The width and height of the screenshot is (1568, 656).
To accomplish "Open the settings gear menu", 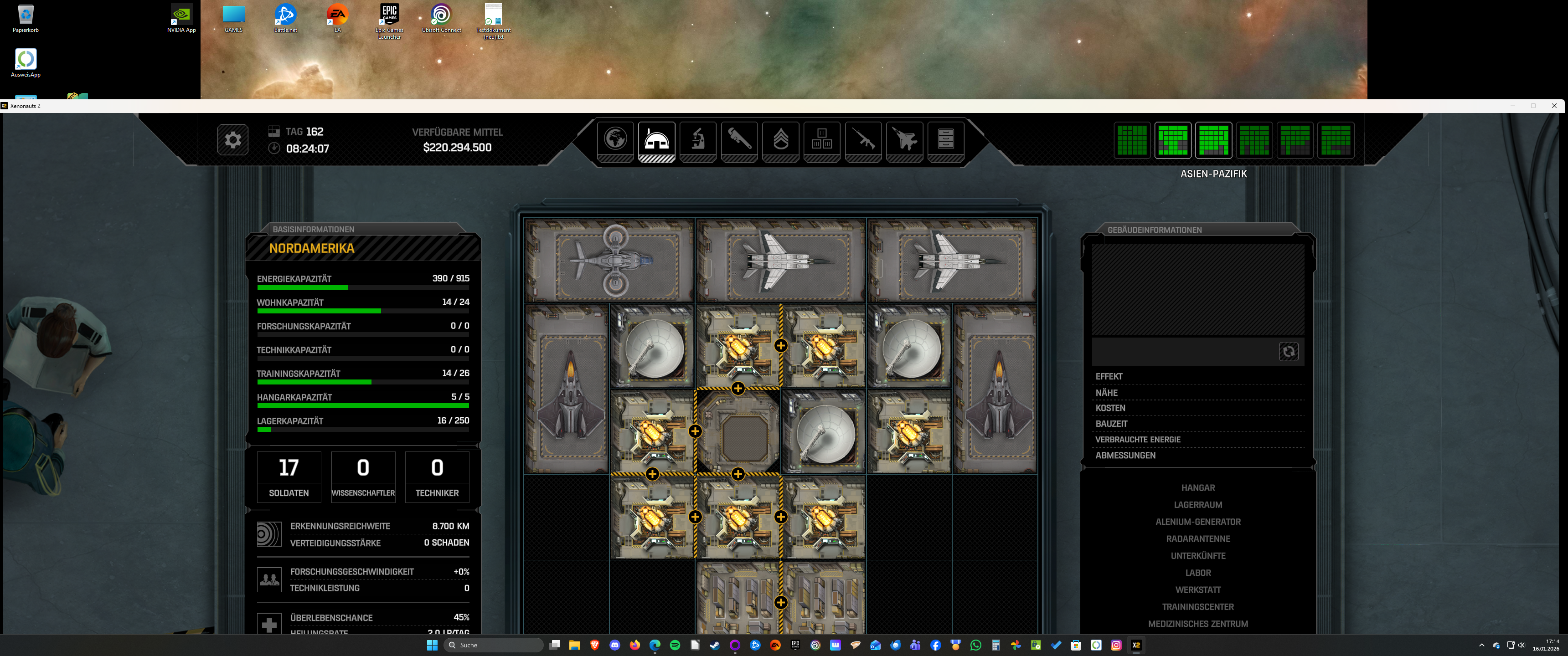I will [232, 140].
